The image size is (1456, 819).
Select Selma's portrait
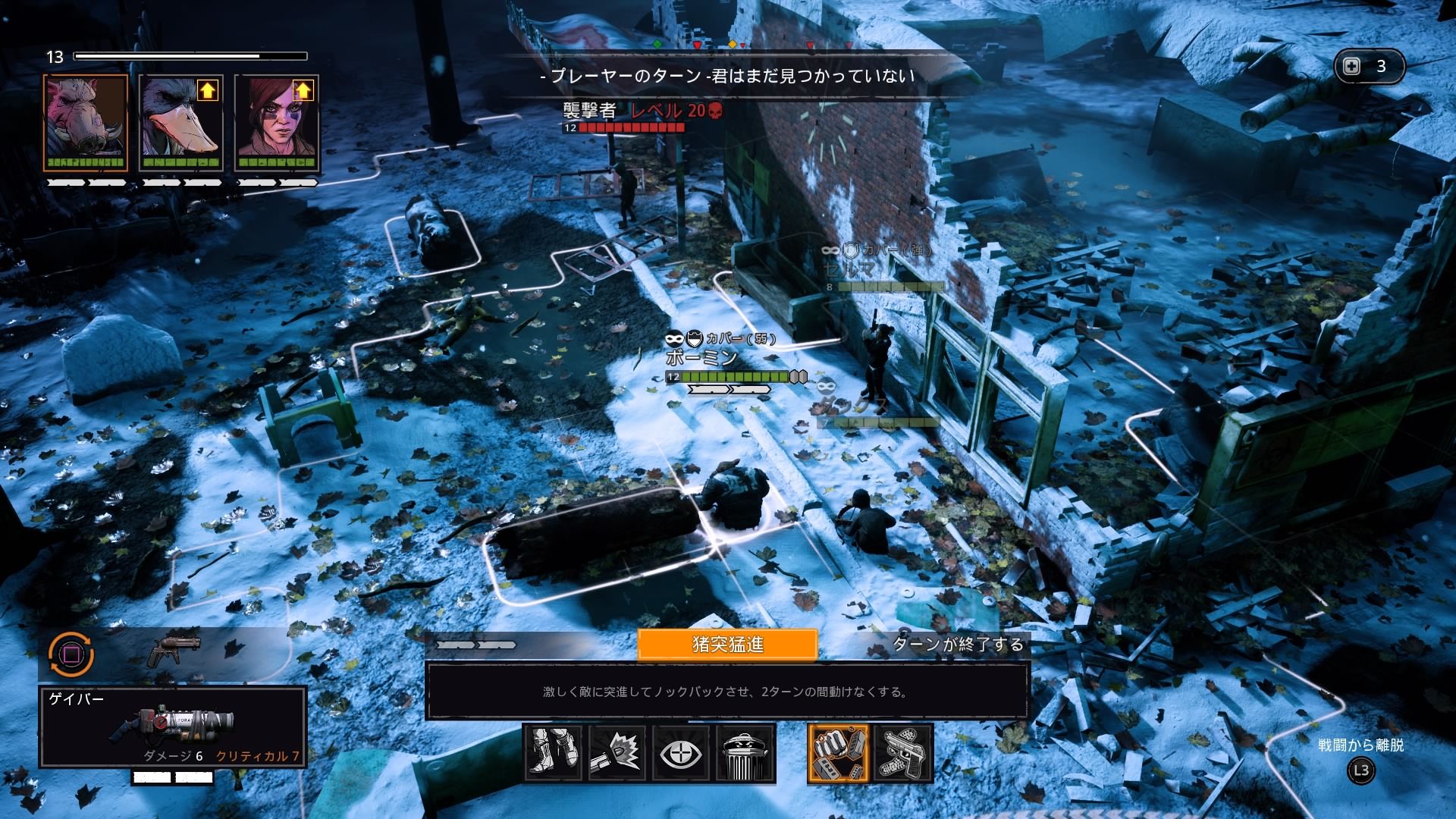277,123
